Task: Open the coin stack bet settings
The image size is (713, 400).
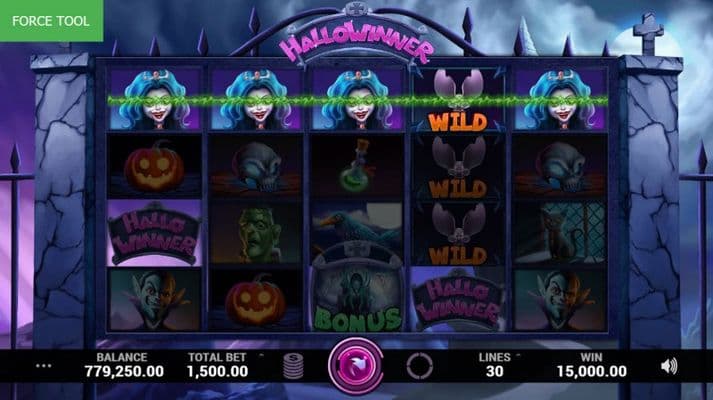Action: (x=294, y=365)
